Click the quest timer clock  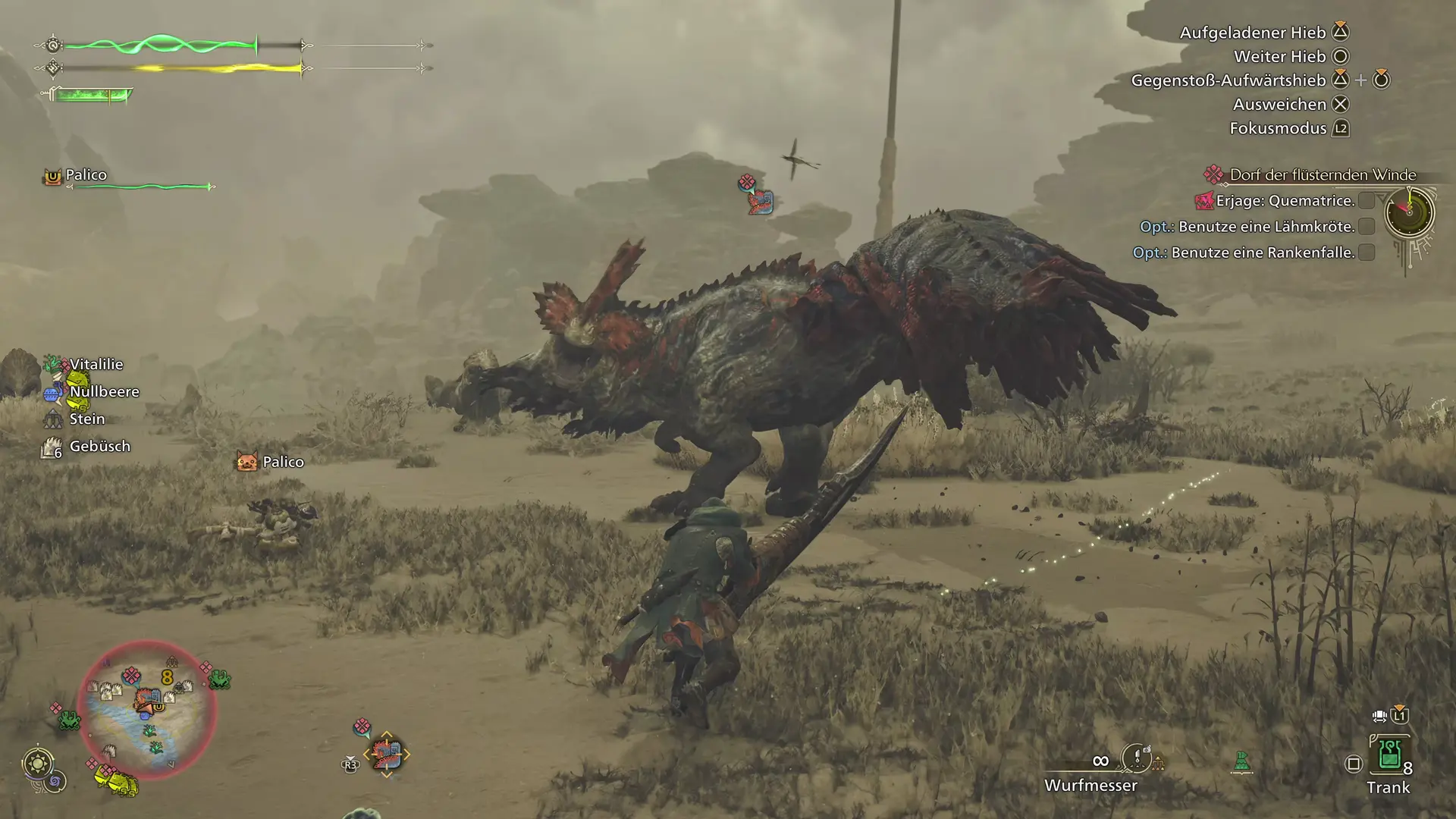coord(1409,212)
